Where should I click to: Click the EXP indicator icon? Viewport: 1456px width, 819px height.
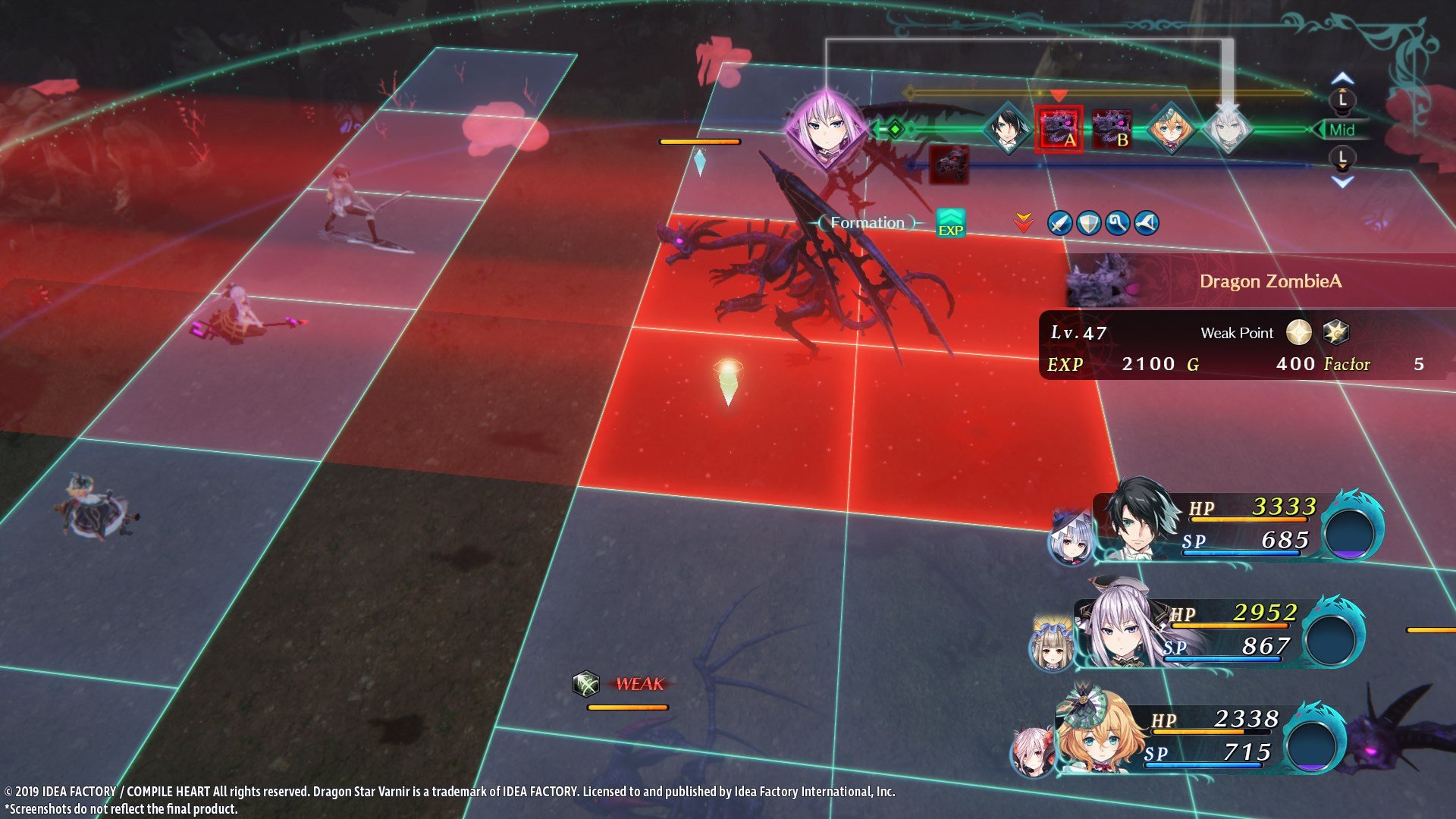[x=952, y=224]
